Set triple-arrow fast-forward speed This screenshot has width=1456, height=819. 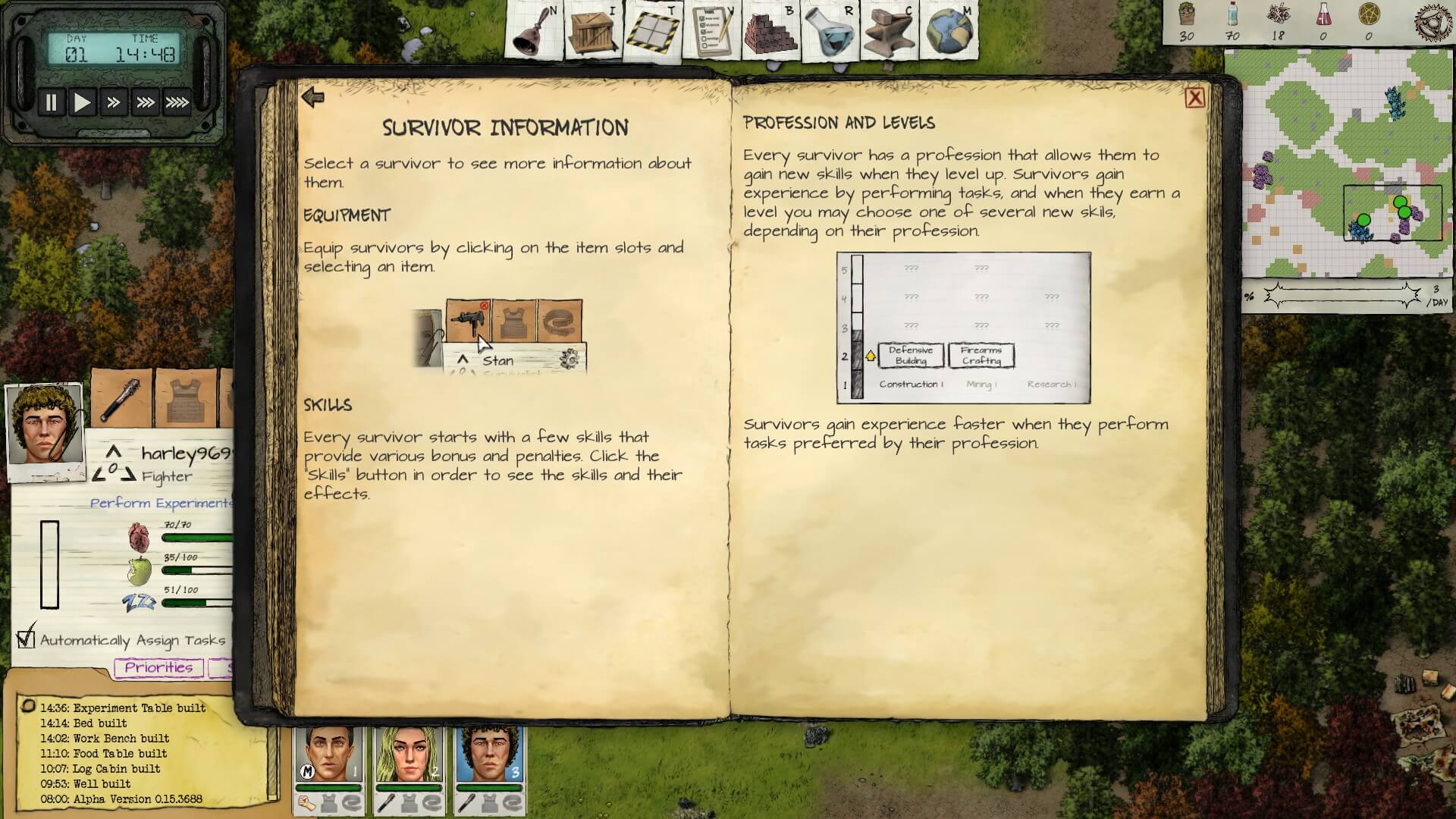pyautogui.click(x=145, y=102)
